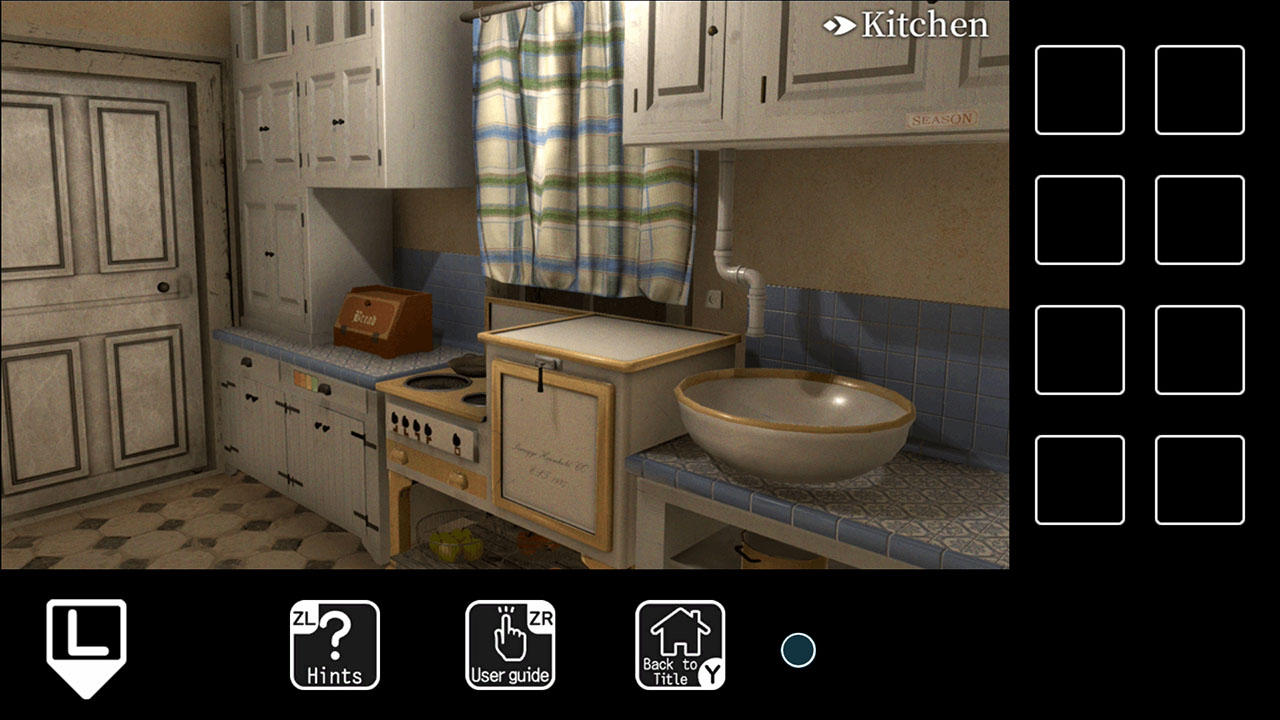Open the User guide
This screenshot has height=720, width=1280.
pyautogui.click(x=511, y=647)
